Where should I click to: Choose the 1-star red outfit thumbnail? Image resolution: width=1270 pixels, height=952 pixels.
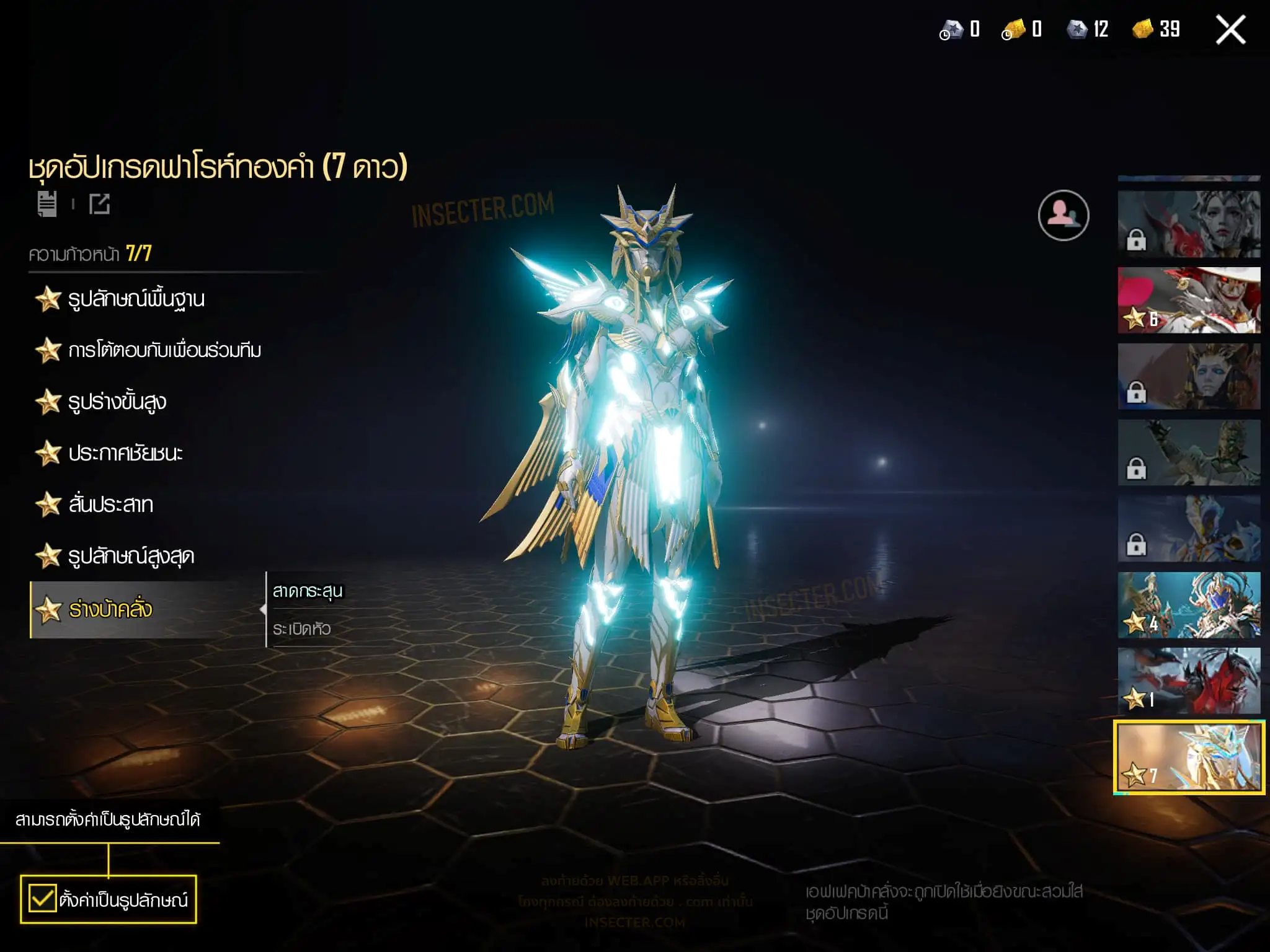(x=1189, y=681)
